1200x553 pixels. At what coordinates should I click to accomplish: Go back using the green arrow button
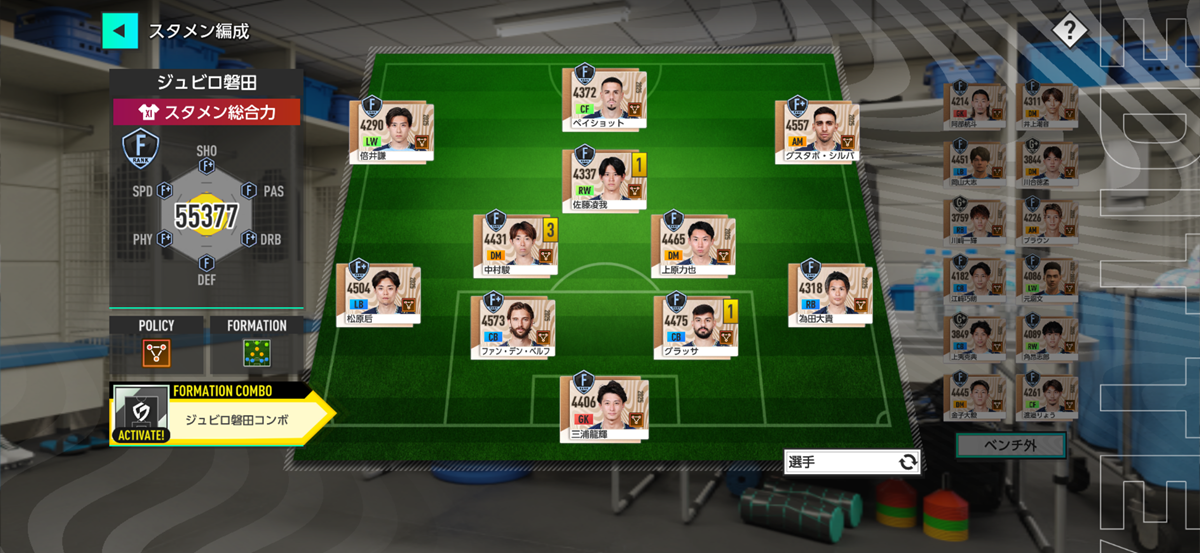coord(119,31)
